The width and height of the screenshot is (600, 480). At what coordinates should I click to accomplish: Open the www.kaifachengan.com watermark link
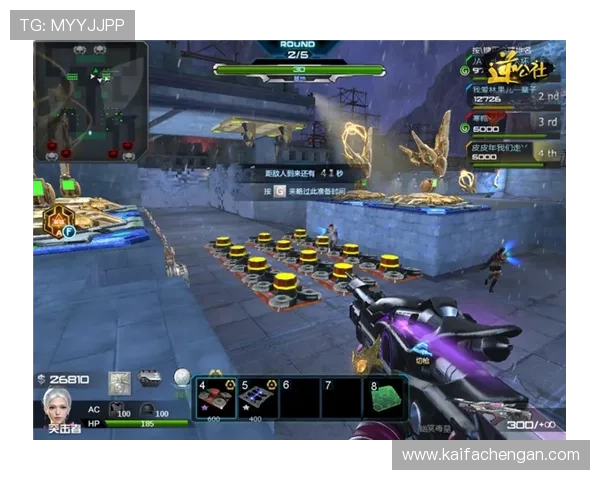(x=491, y=455)
